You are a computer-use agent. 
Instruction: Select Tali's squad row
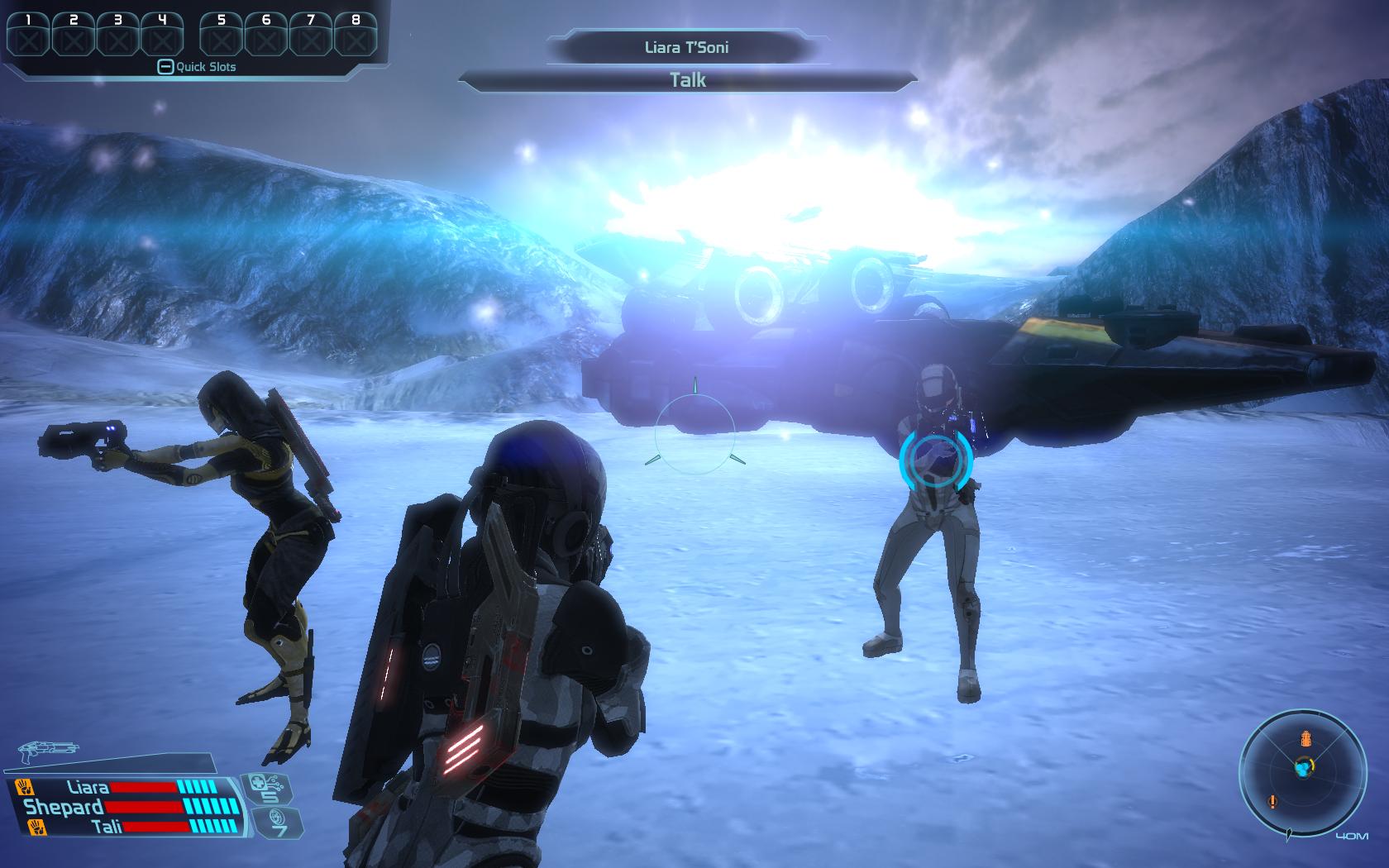pos(124,825)
